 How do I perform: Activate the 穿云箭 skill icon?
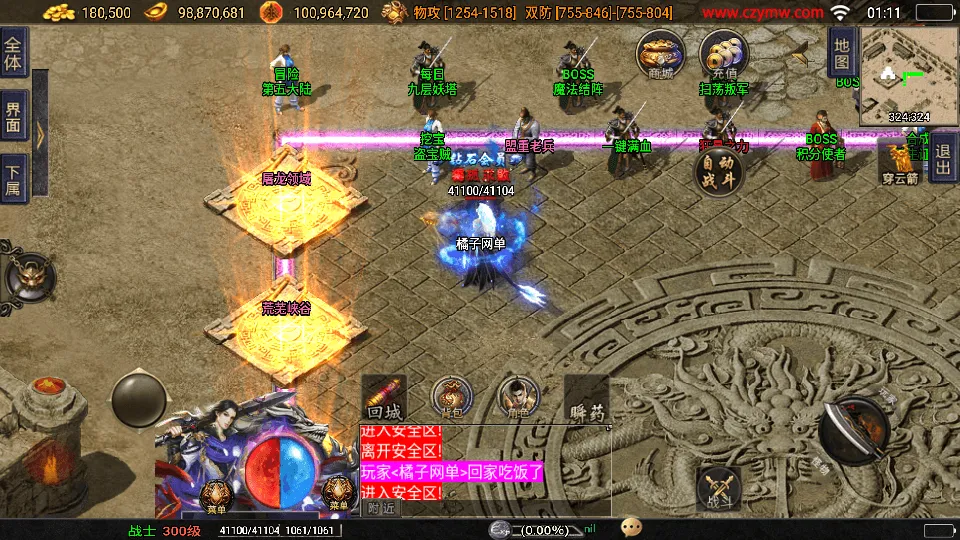click(x=899, y=160)
